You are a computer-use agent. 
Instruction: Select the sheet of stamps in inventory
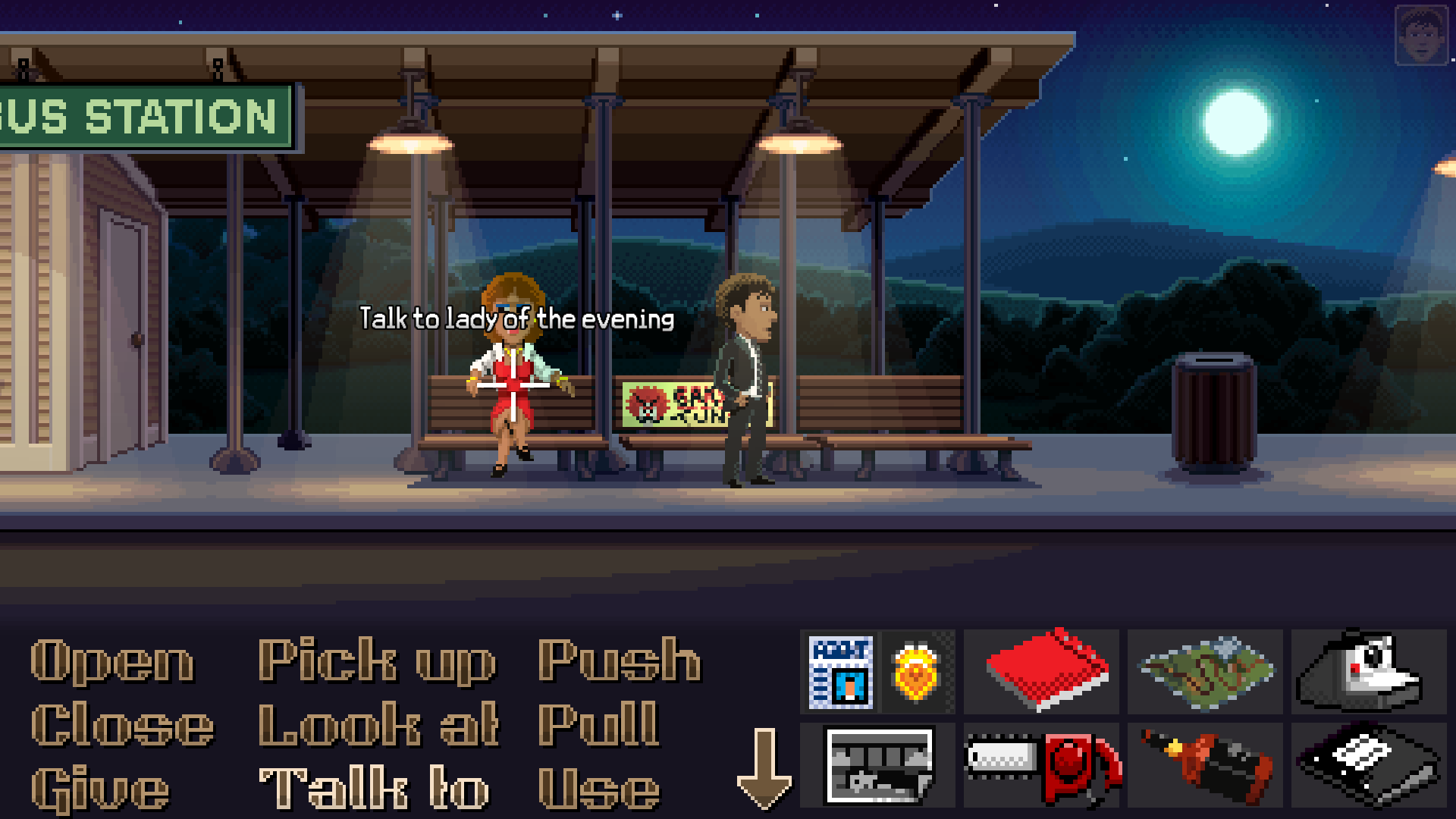tap(842, 673)
